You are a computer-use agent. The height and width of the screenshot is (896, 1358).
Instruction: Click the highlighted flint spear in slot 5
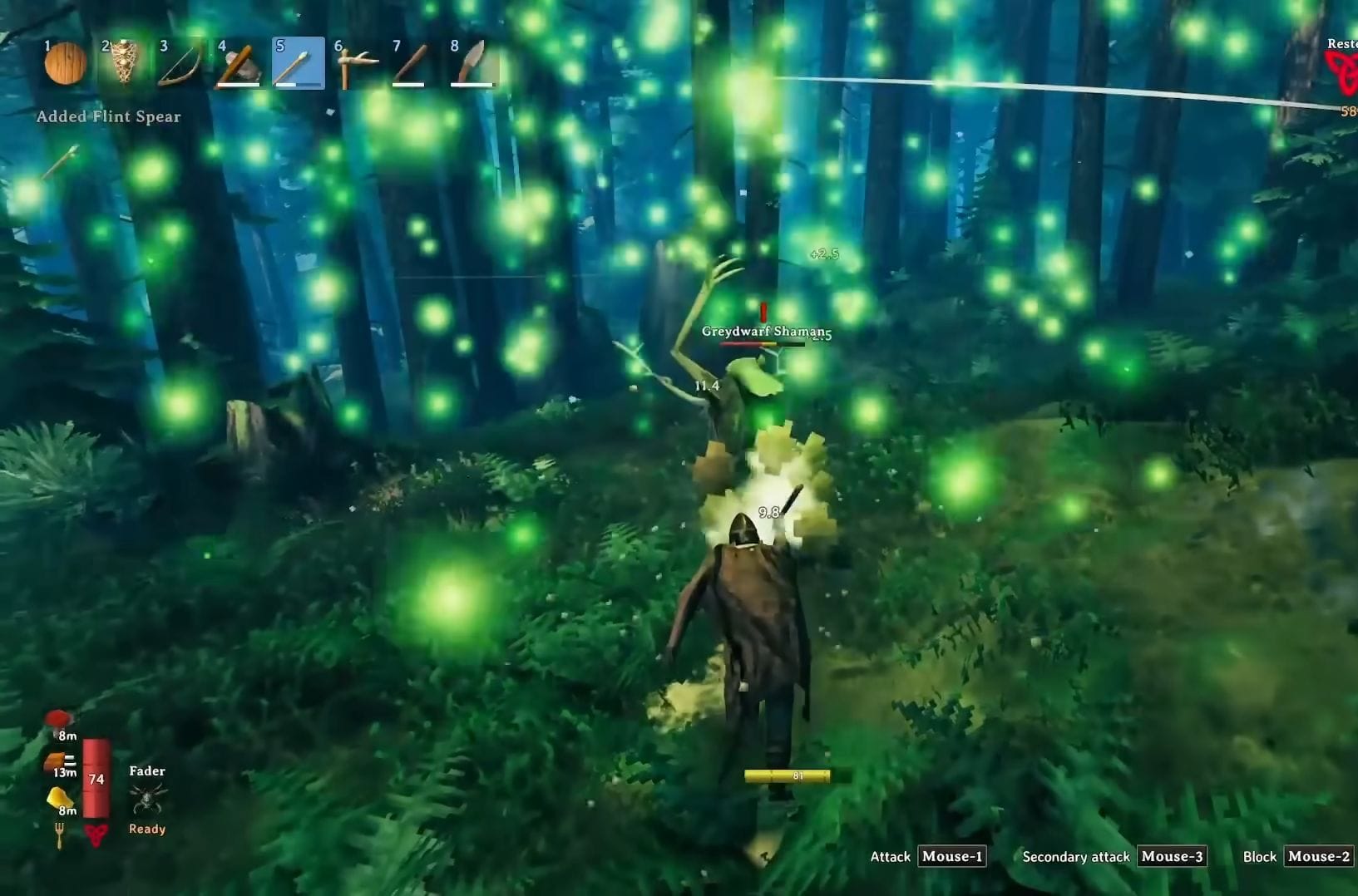299,62
